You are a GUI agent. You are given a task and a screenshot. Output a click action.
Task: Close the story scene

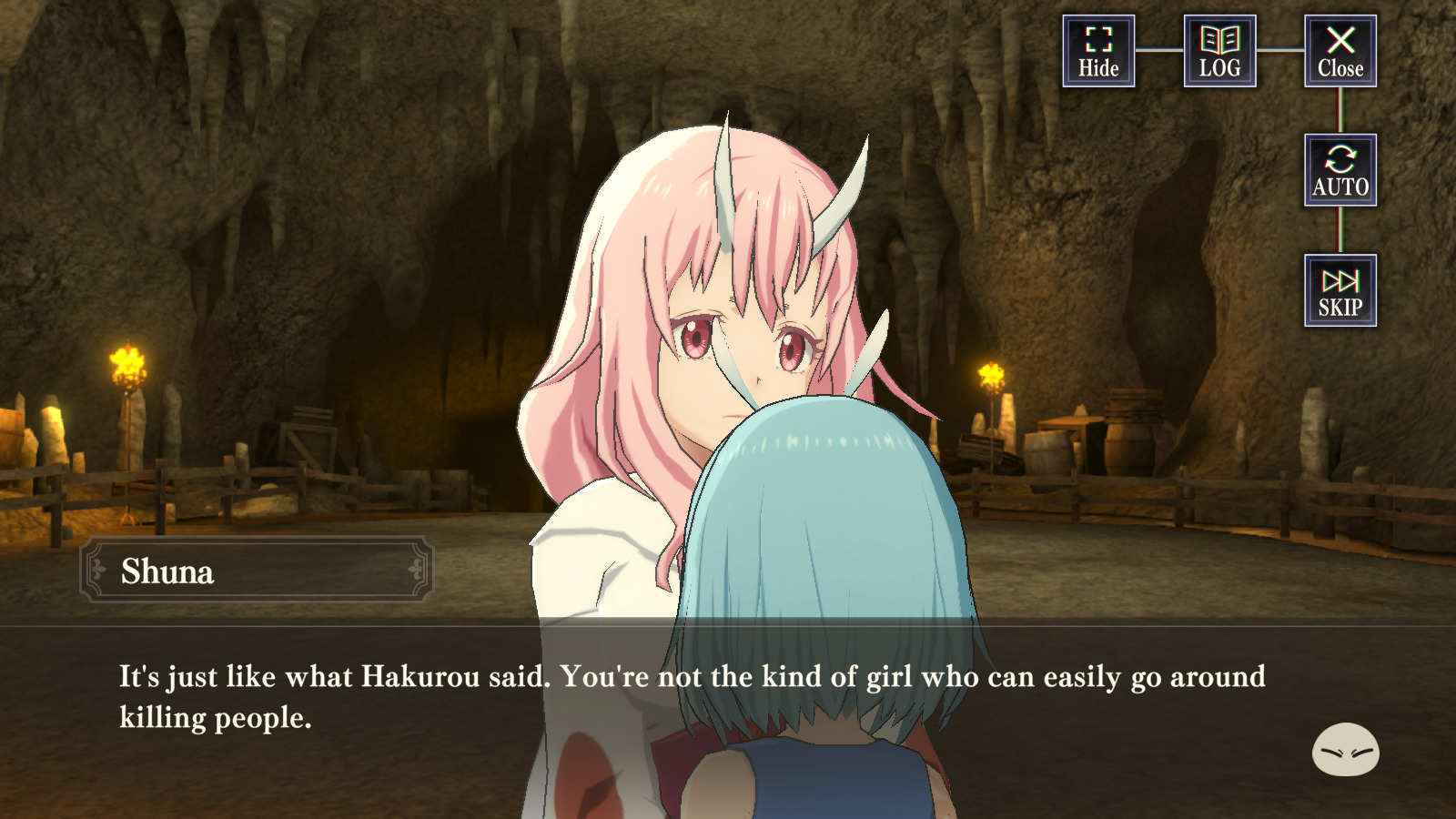(x=1340, y=51)
